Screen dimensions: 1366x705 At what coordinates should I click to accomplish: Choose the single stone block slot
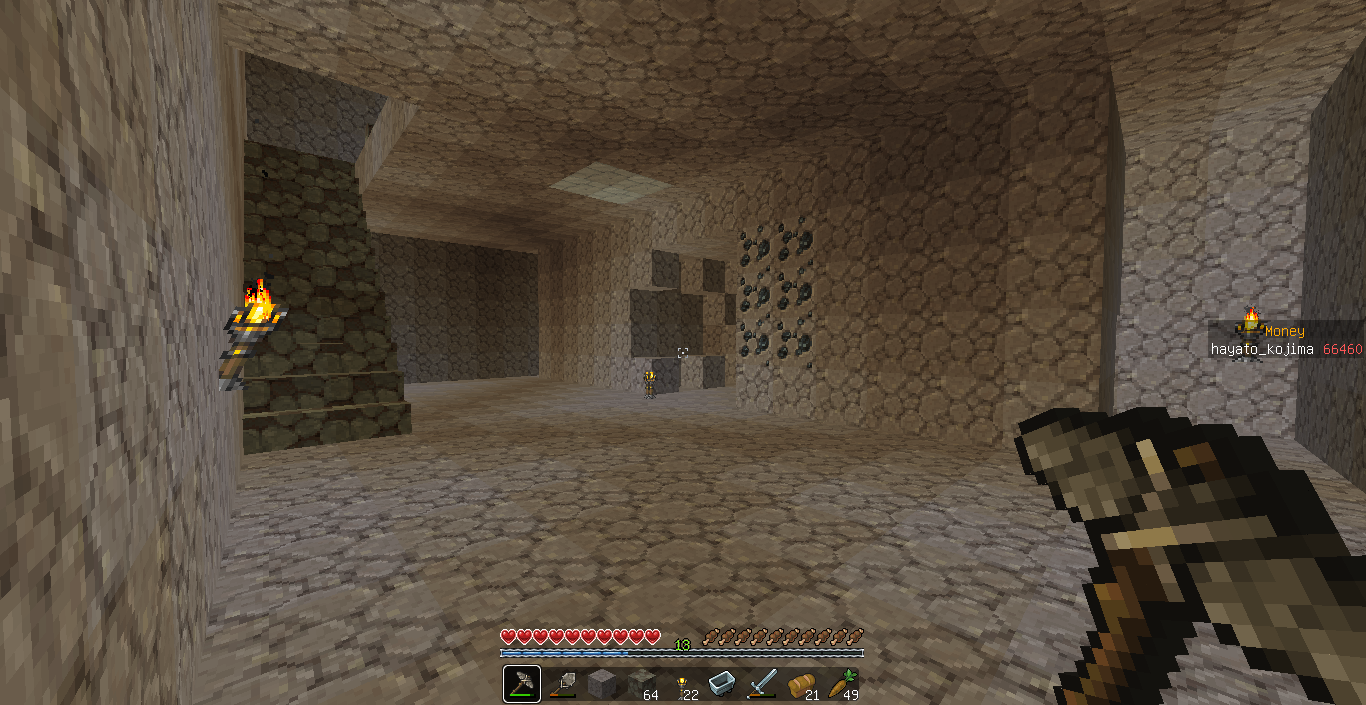602,684
